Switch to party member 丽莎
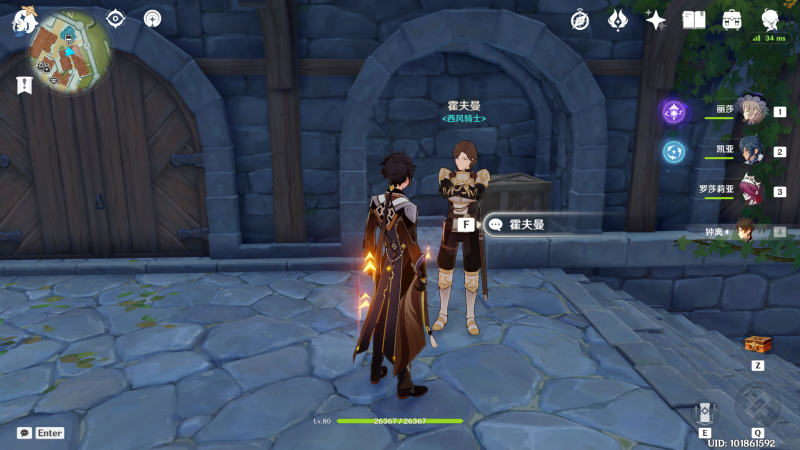 click(x=752, y=113)
